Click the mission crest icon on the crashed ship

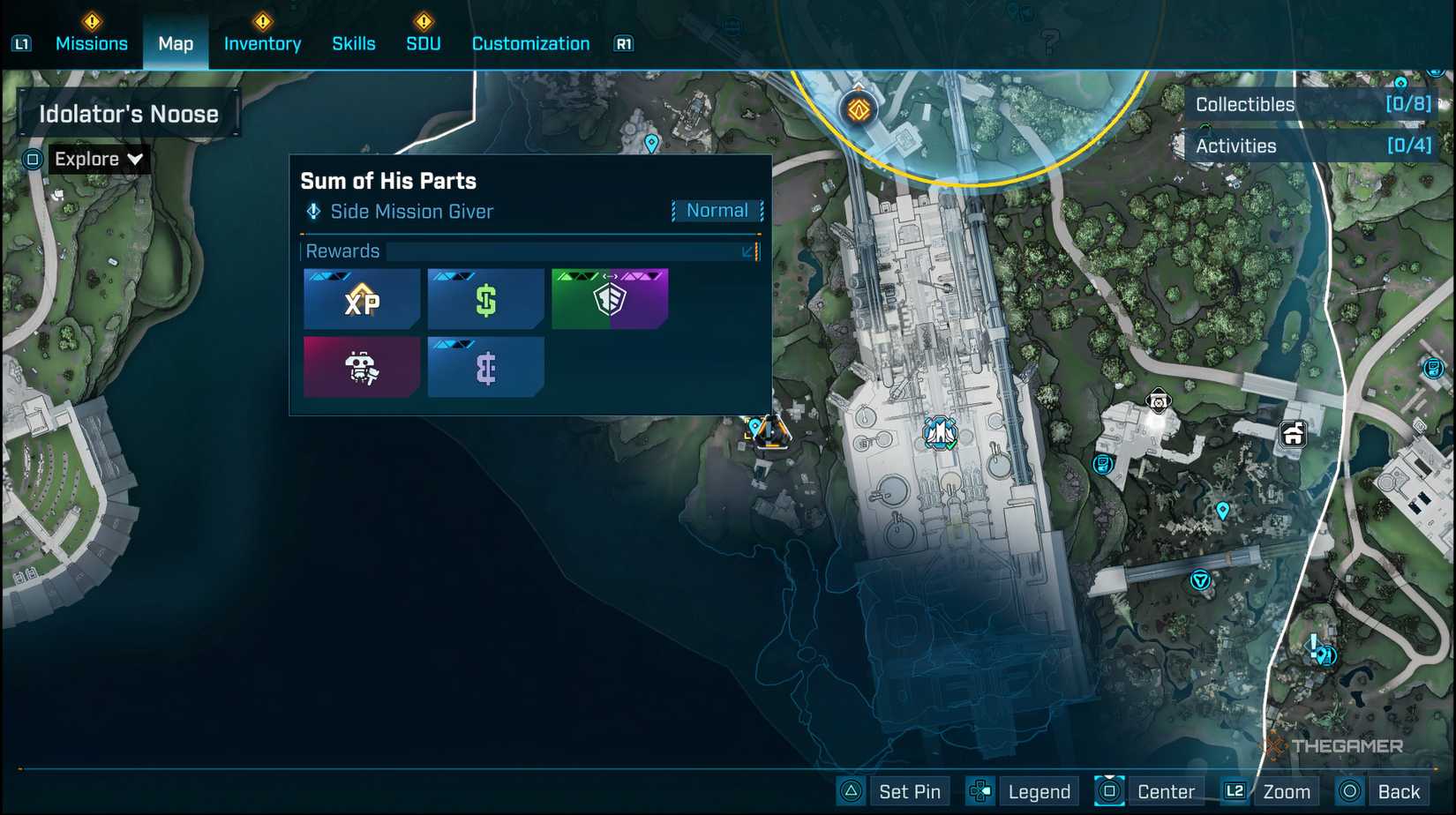click(x=941, y=435)
